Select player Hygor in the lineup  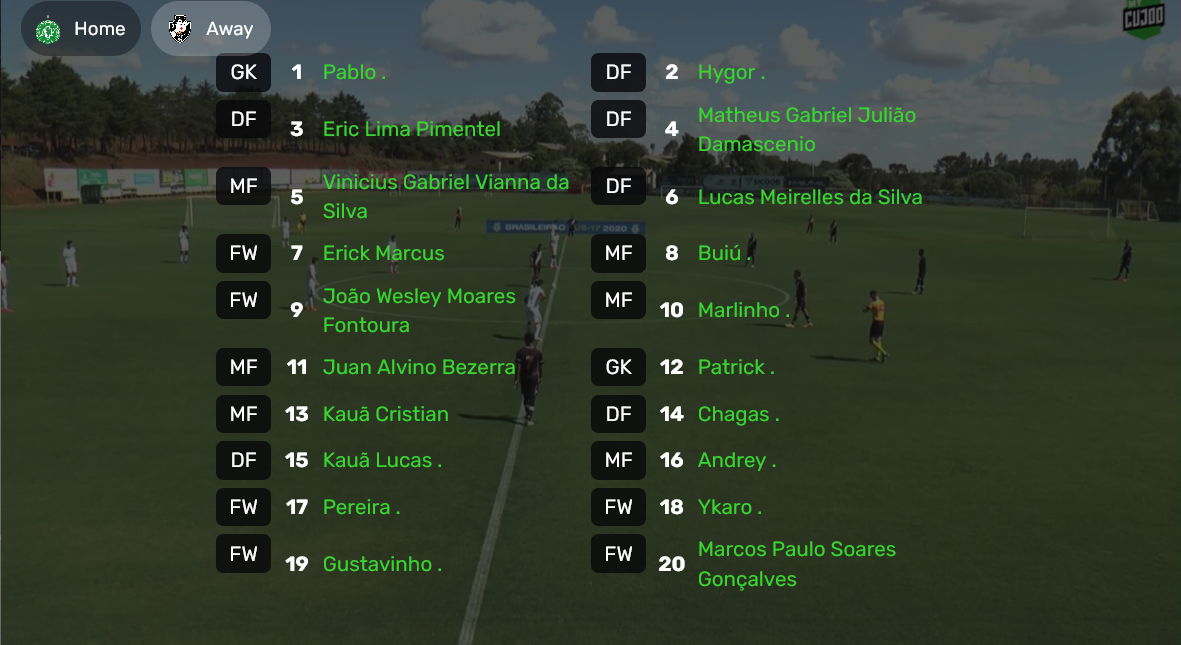(731, 72)
